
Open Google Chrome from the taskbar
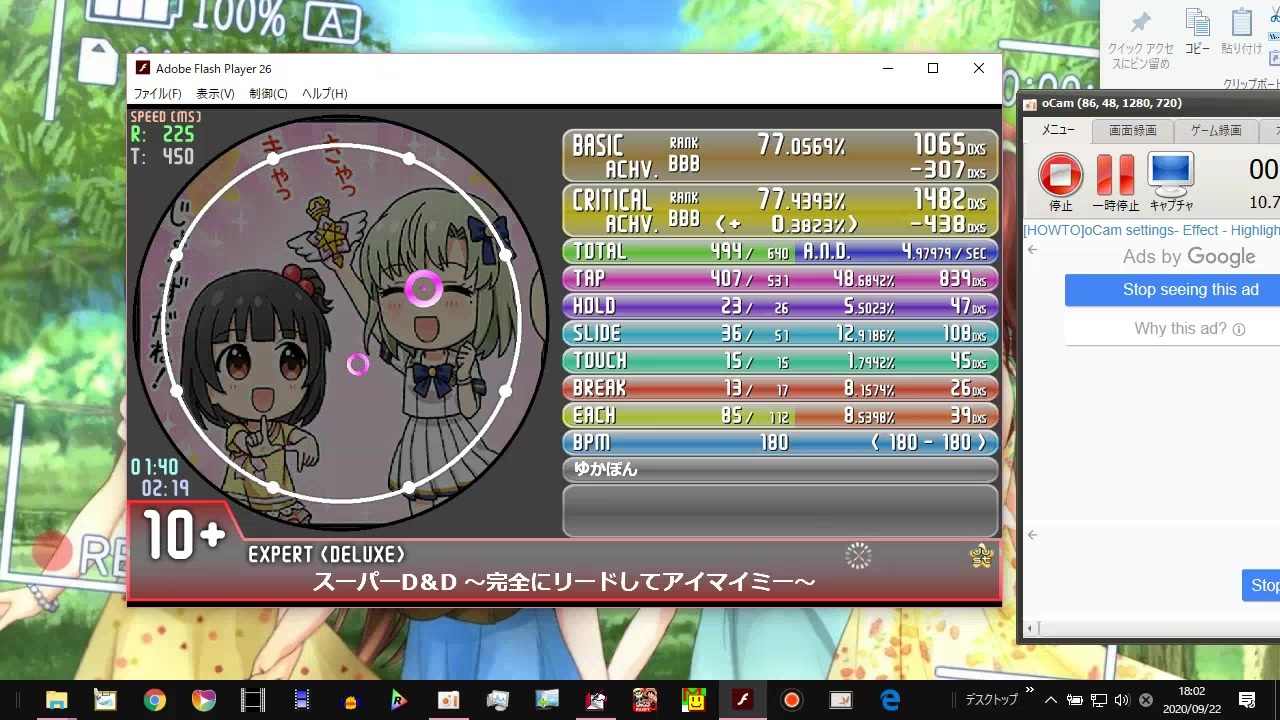coord(155,699)
